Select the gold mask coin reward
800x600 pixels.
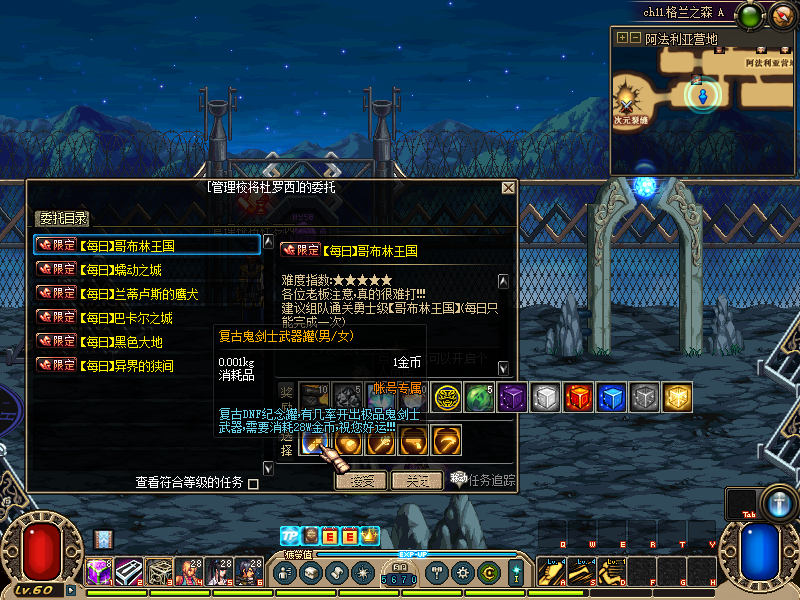pyautogui.click(x=447, y=397)
